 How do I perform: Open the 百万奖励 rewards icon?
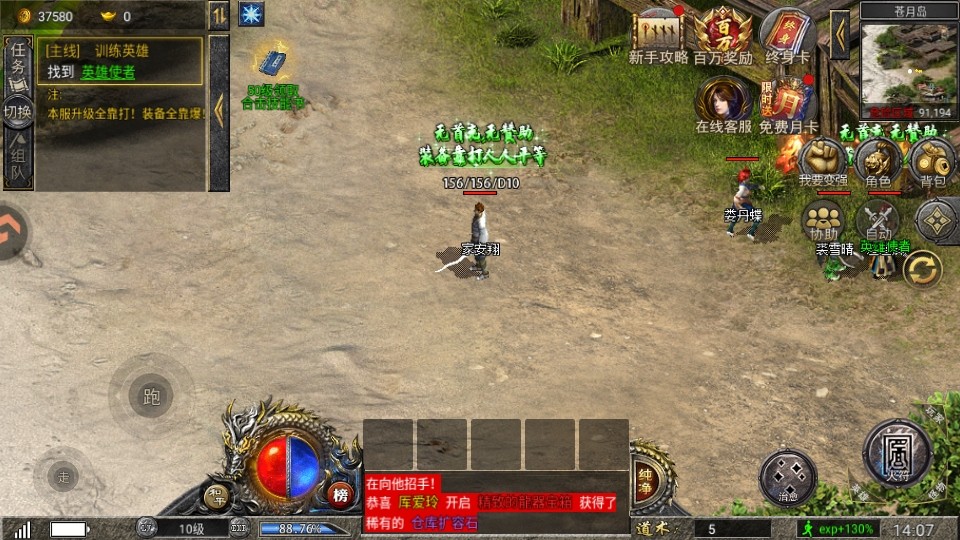[x=722, y=36]
